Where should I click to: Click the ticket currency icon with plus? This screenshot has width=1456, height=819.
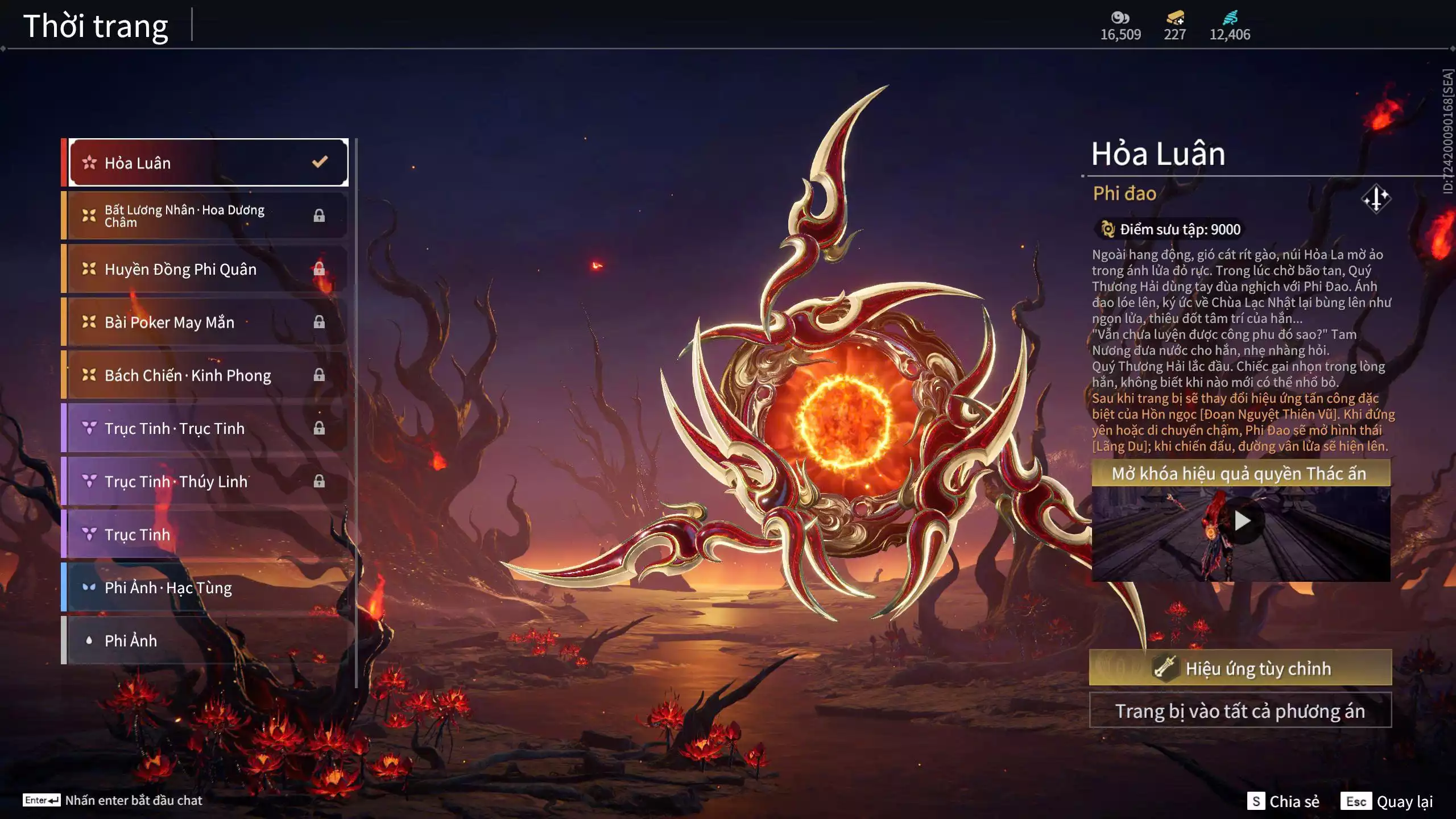[x=1175, y=18]
